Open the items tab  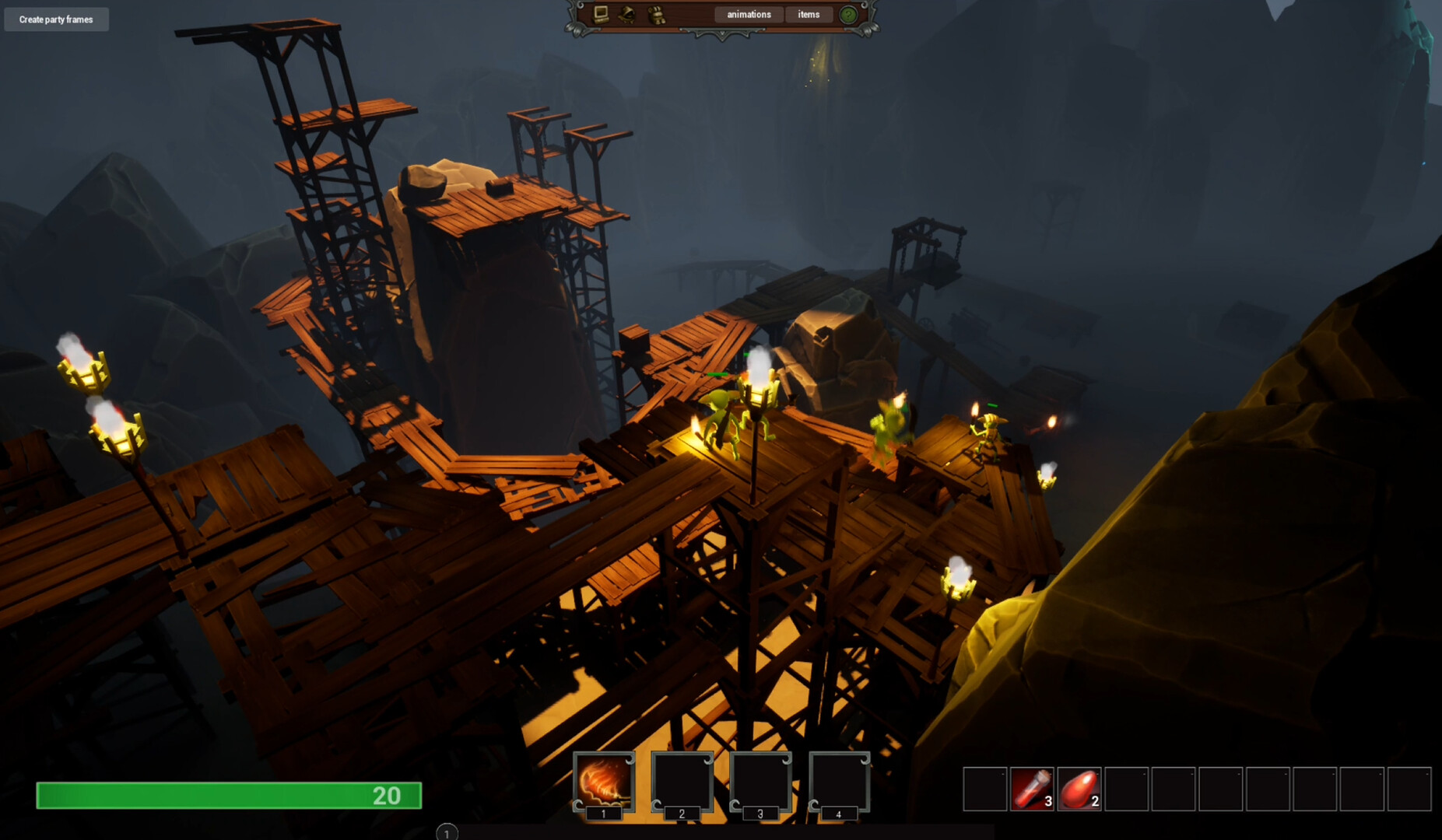(x=809, y=14)
